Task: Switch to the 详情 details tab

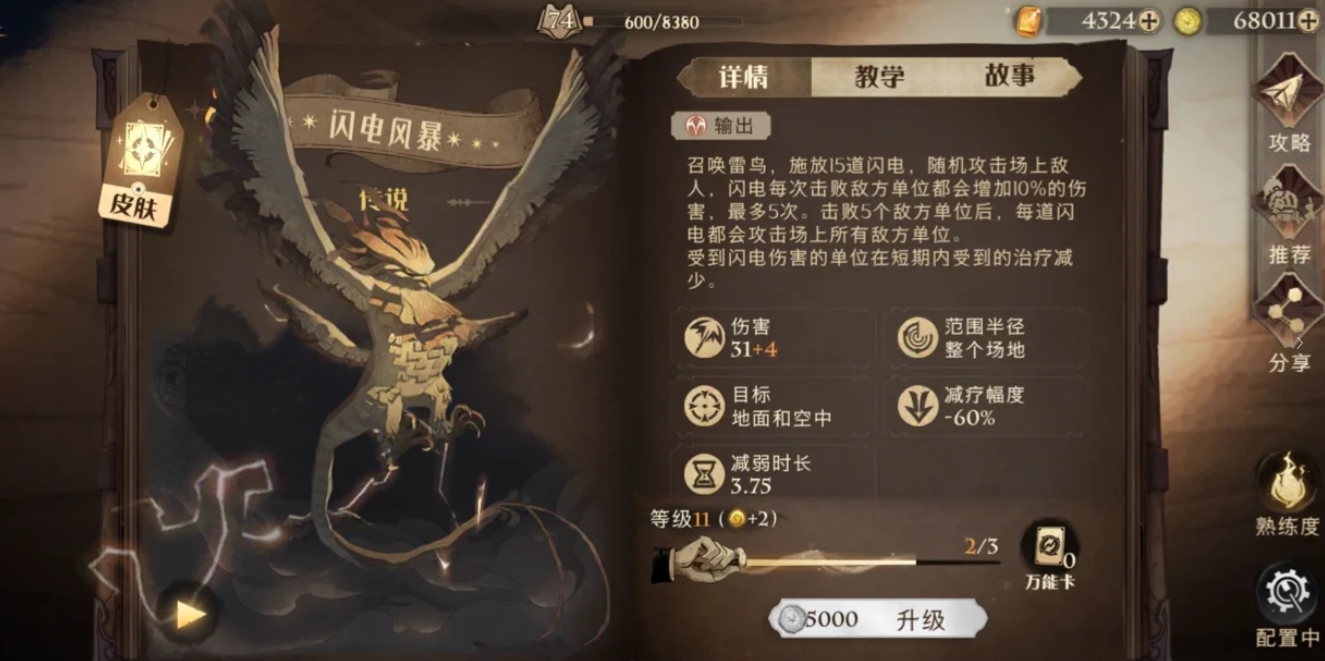Action: point(744,76)
